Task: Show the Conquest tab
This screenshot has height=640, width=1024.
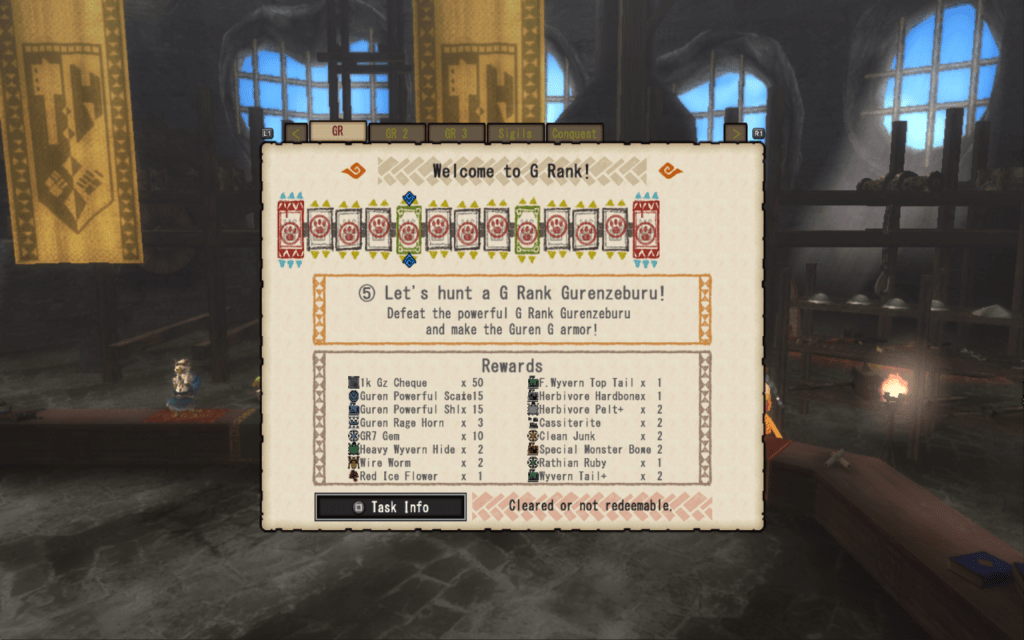Action: pos(573,133)
